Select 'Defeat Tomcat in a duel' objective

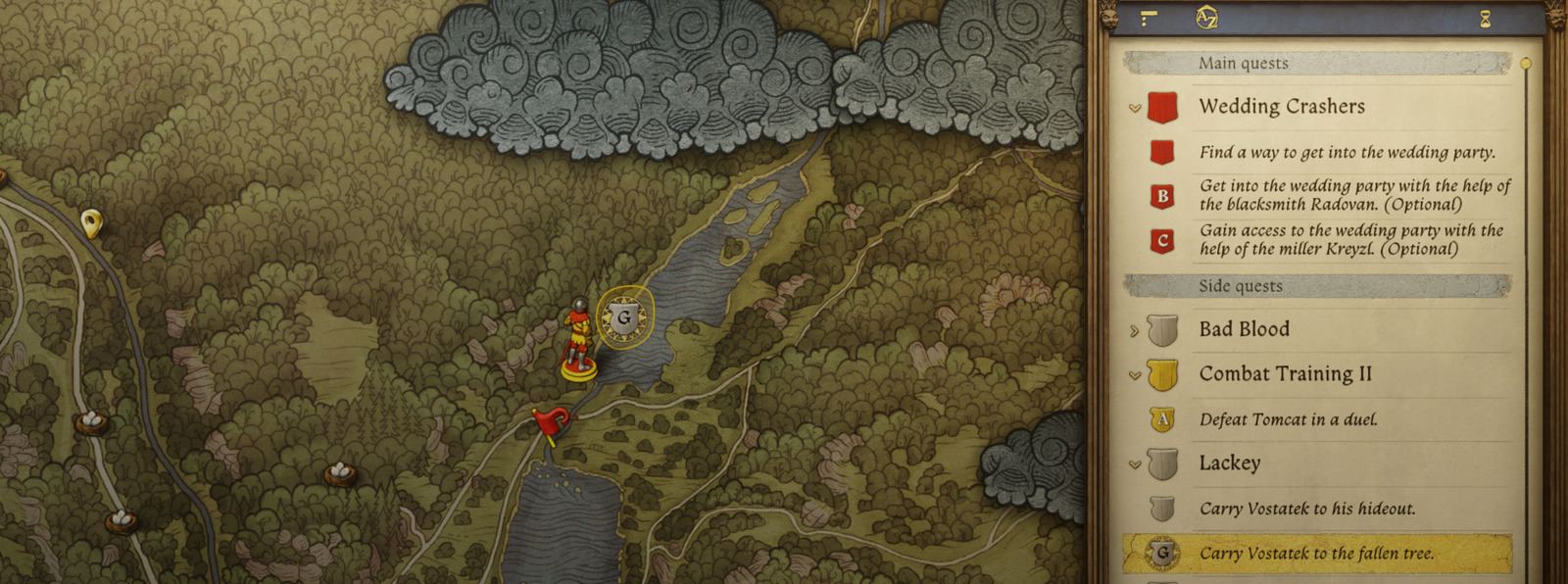(1288, 420)
